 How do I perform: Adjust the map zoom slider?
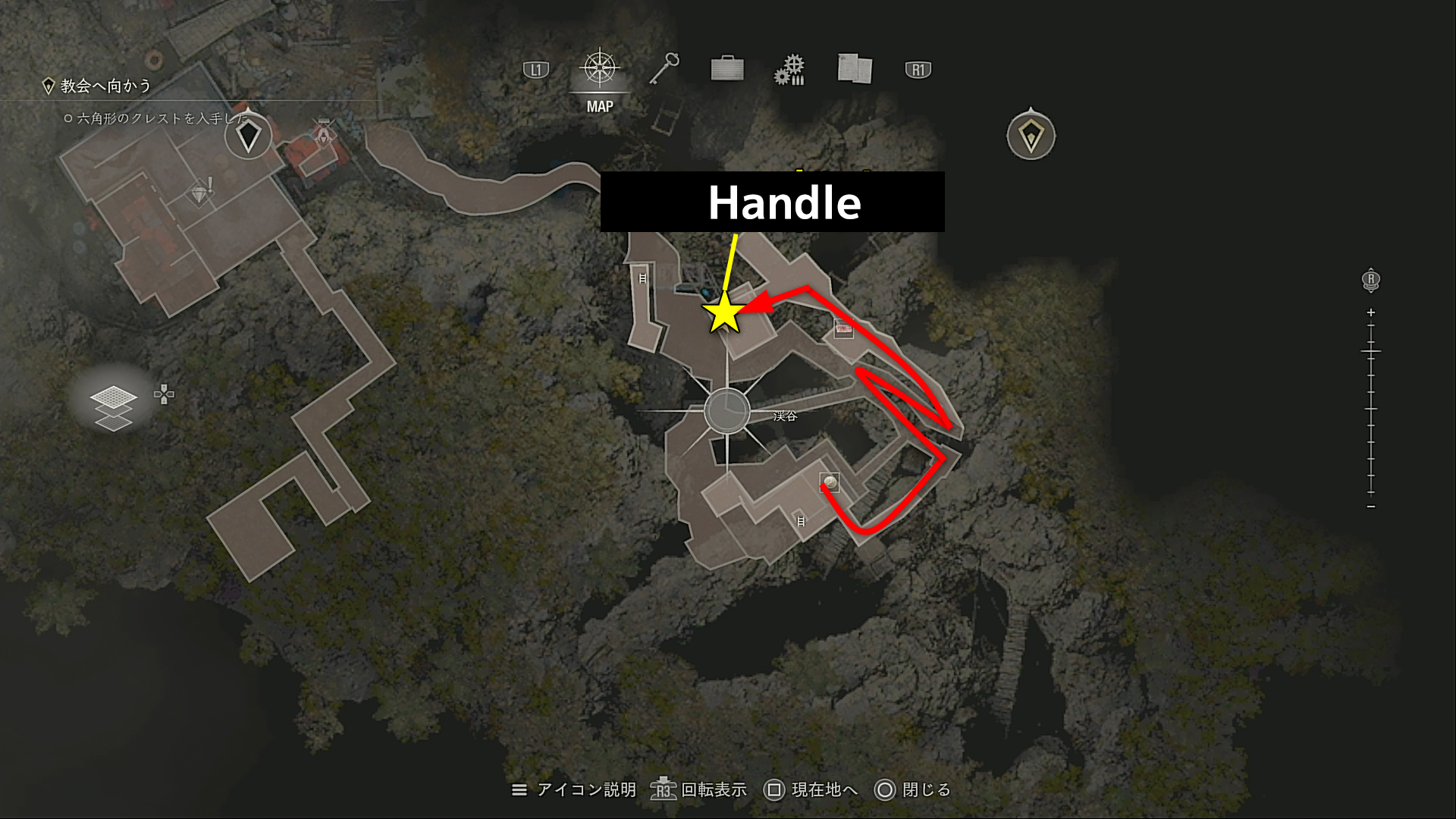pos(1371,352)
